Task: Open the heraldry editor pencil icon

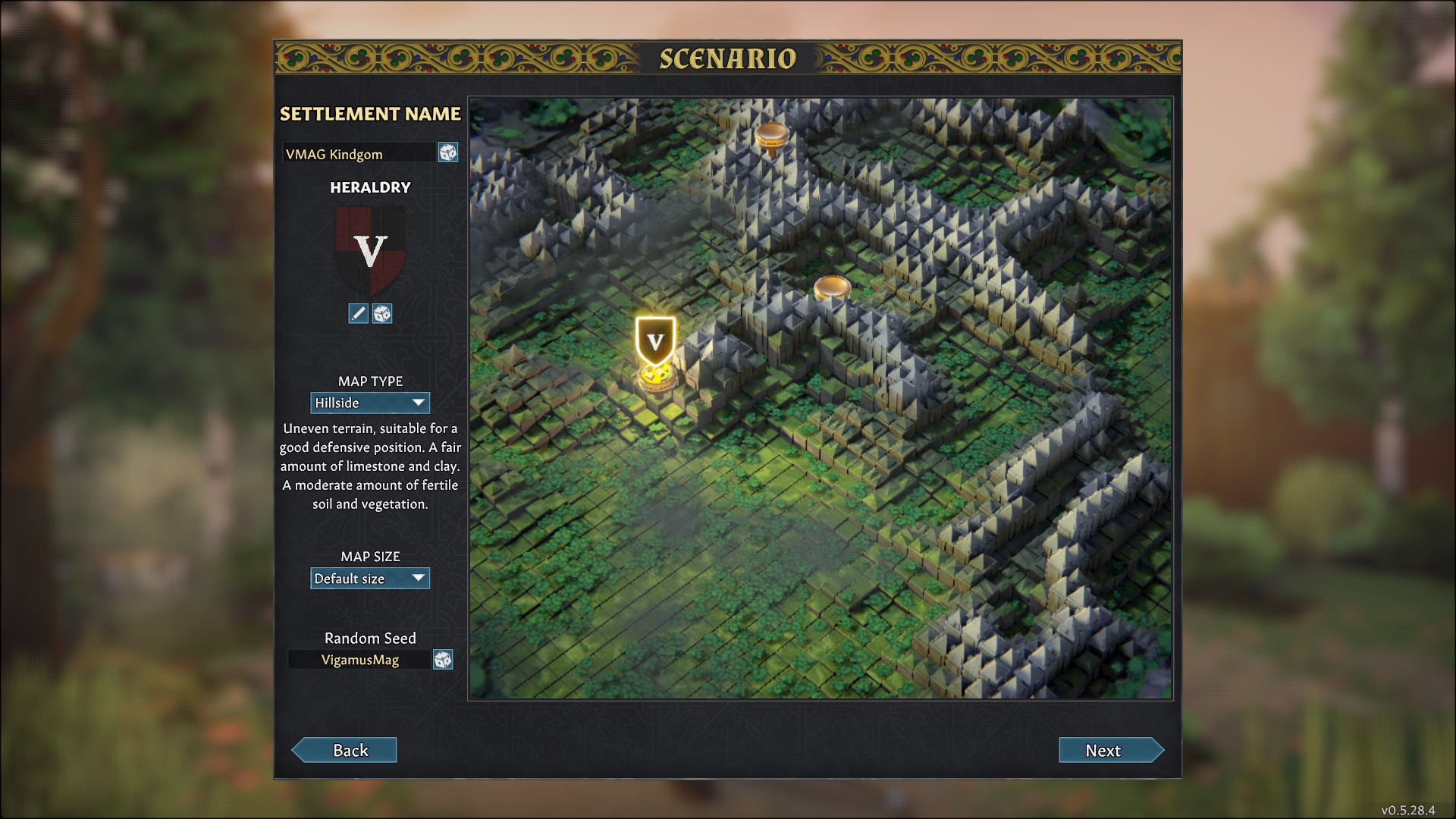Action: (x=358, y=313)
